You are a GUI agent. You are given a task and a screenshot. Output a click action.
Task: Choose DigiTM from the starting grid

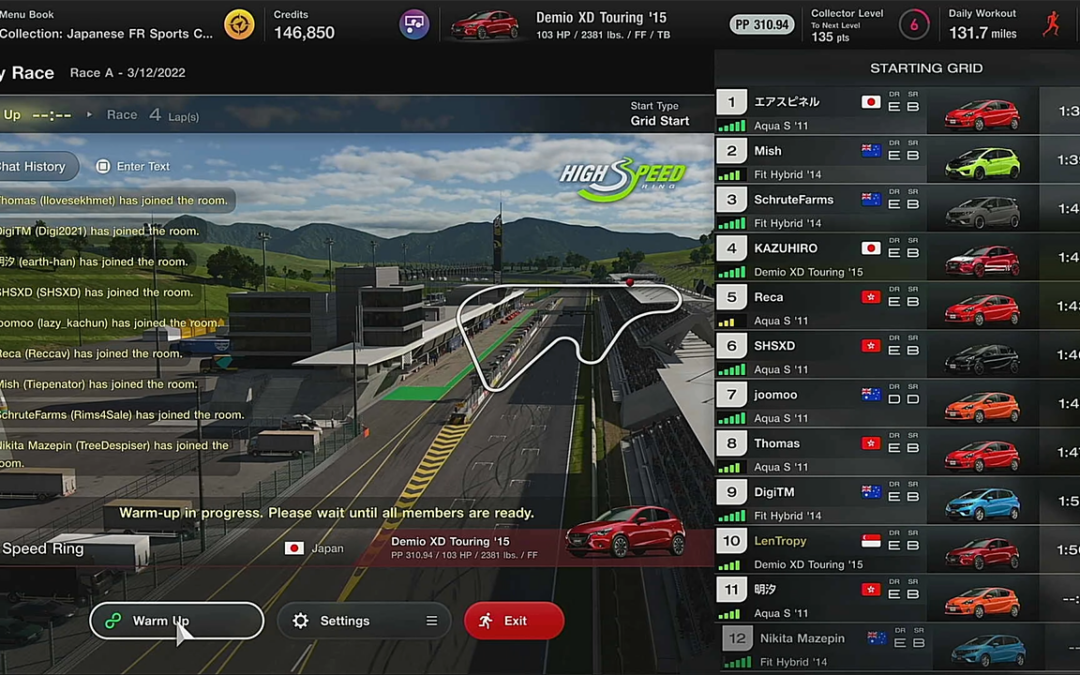pyautogui.click(x=880, y=502)
